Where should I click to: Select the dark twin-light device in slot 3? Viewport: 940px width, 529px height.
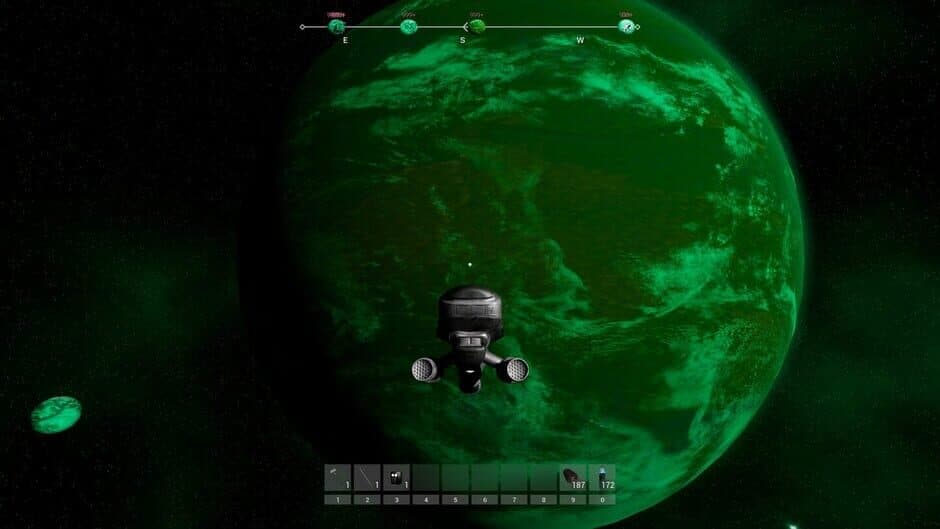tap(396, 477)
